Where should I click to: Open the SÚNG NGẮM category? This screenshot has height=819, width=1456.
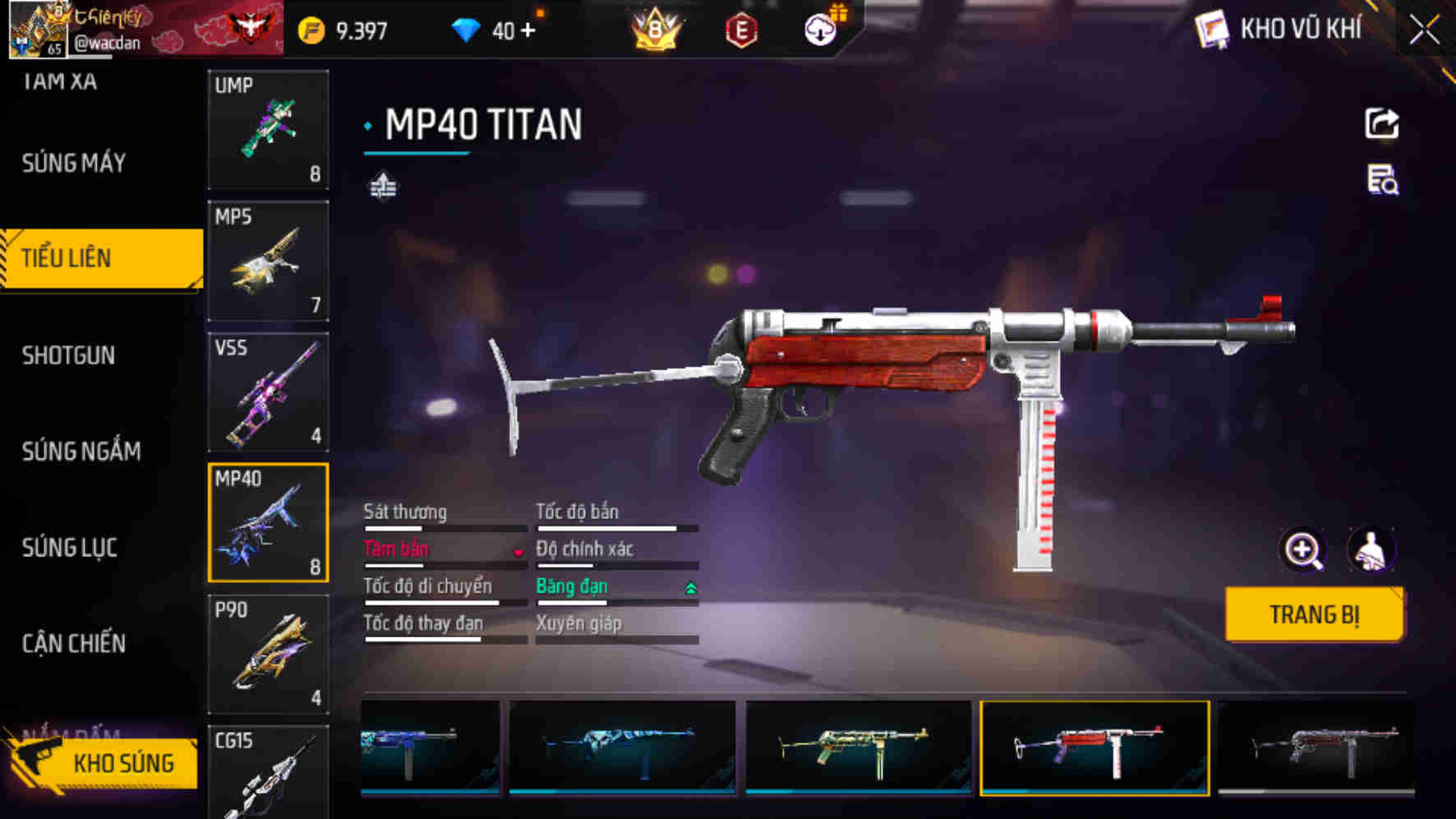pyautogui.click(x=81, y=451)
